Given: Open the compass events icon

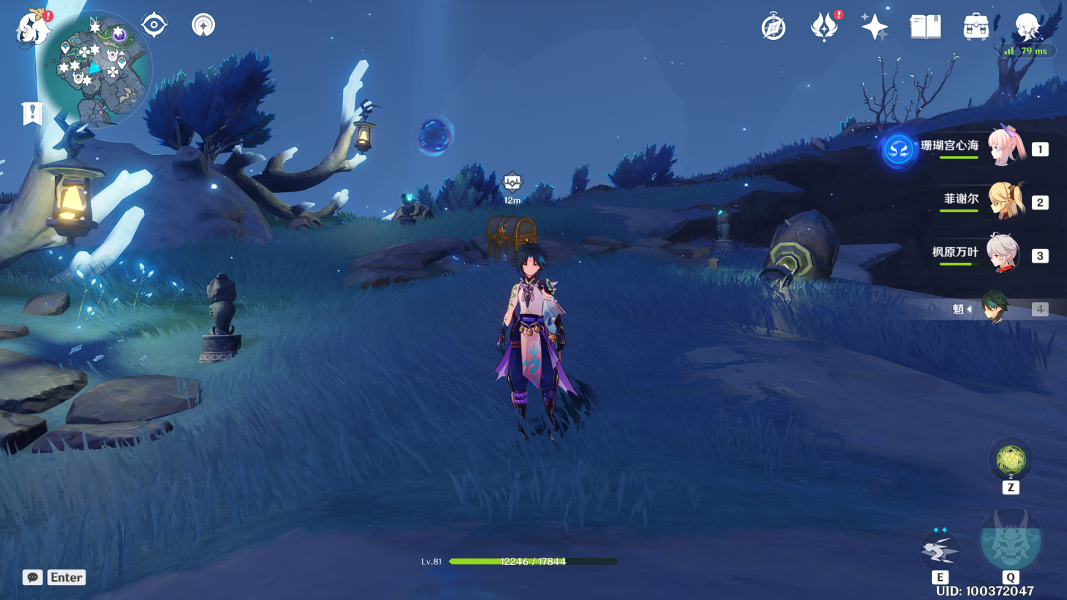Looking at the screenshot, I should [x=773, y=27].
